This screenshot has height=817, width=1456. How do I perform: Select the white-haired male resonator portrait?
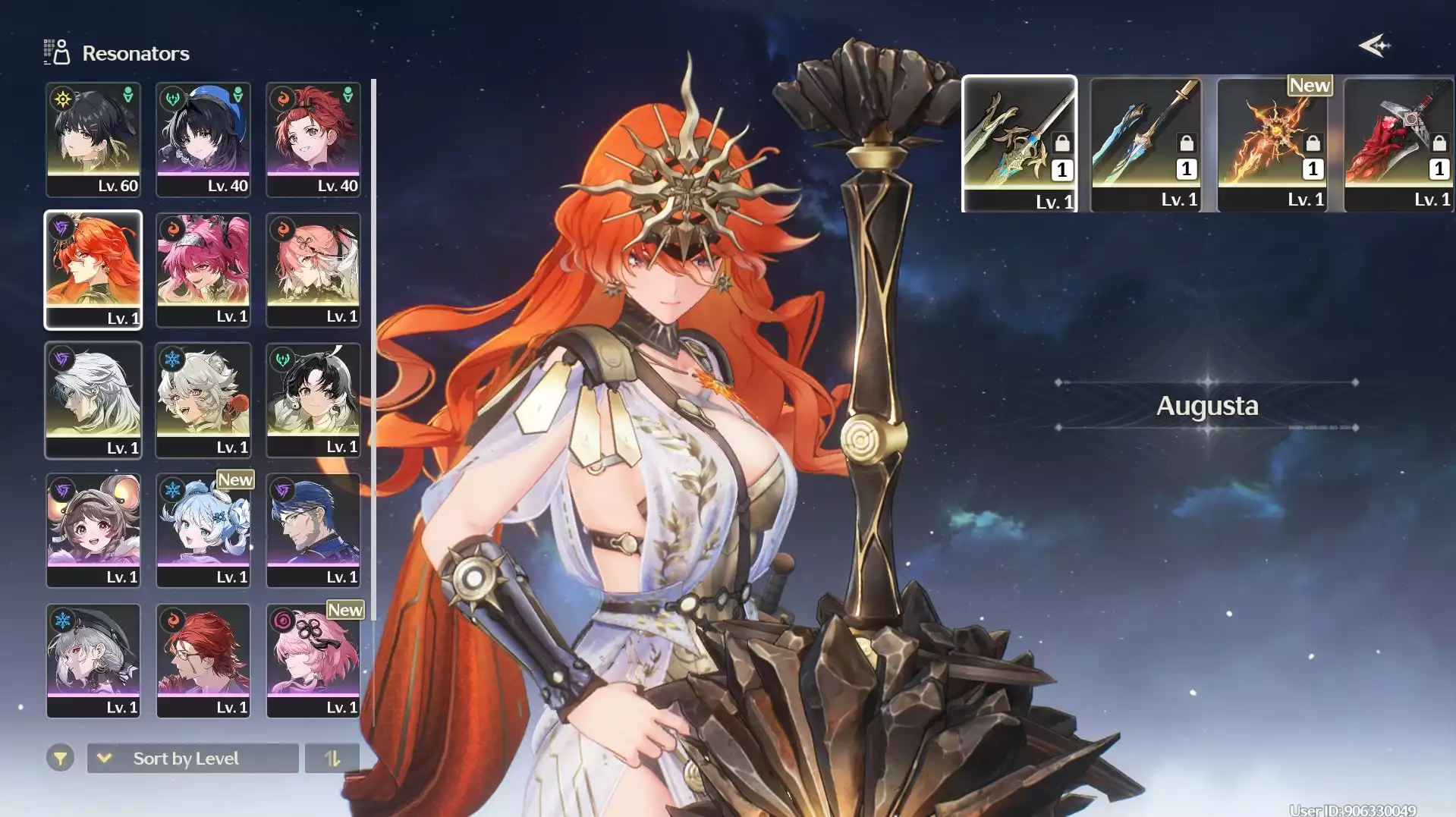click(x=93, y=400)
